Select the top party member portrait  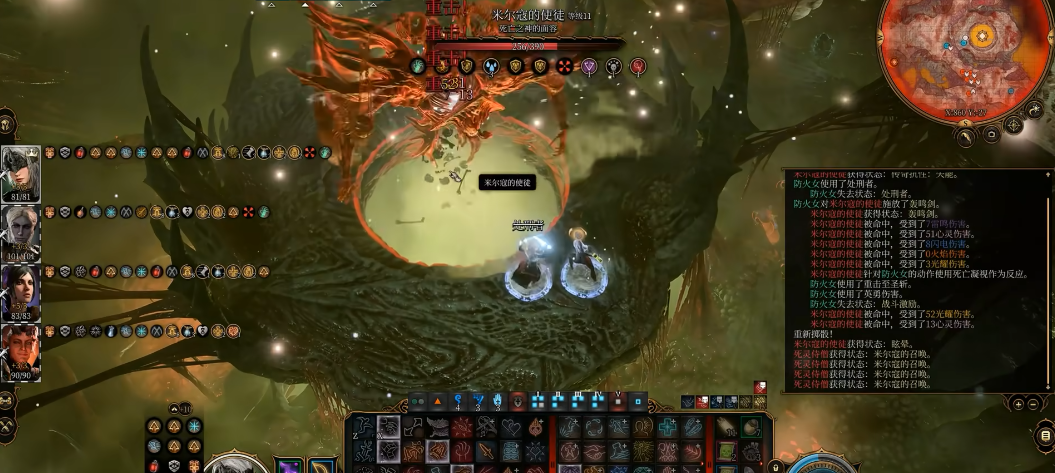pos(20,171)
